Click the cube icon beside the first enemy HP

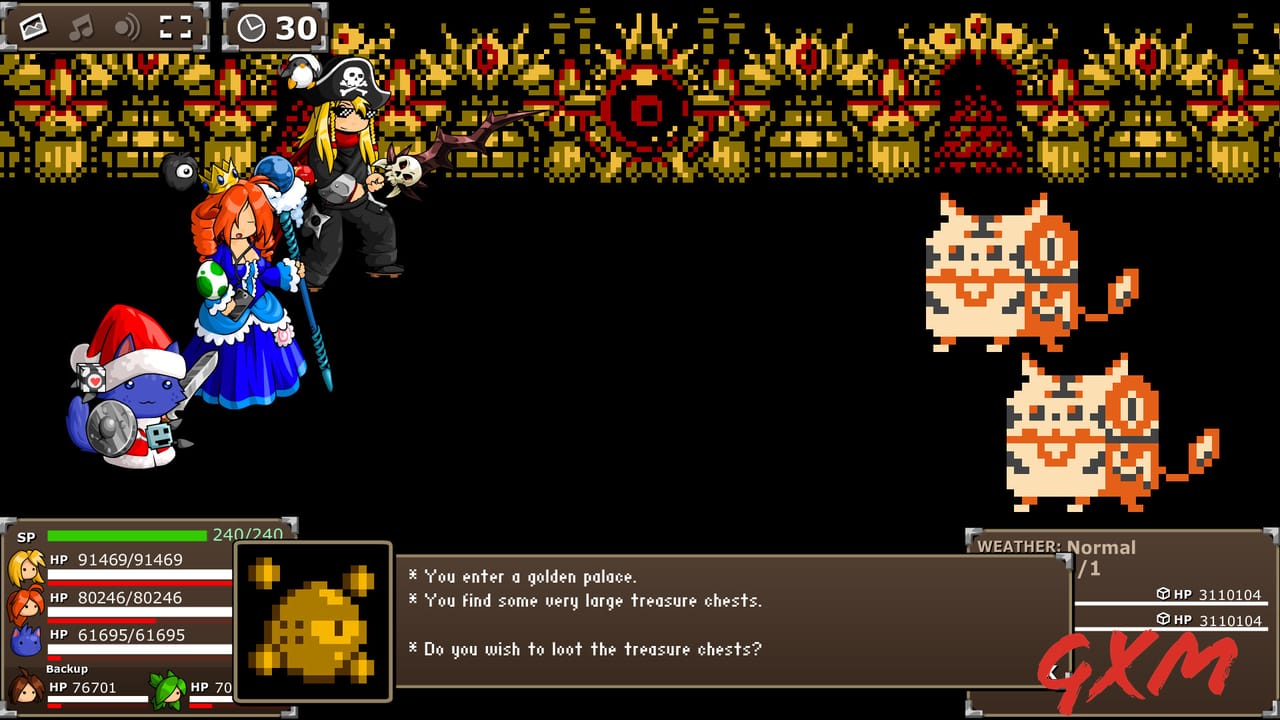[1162, 593]
